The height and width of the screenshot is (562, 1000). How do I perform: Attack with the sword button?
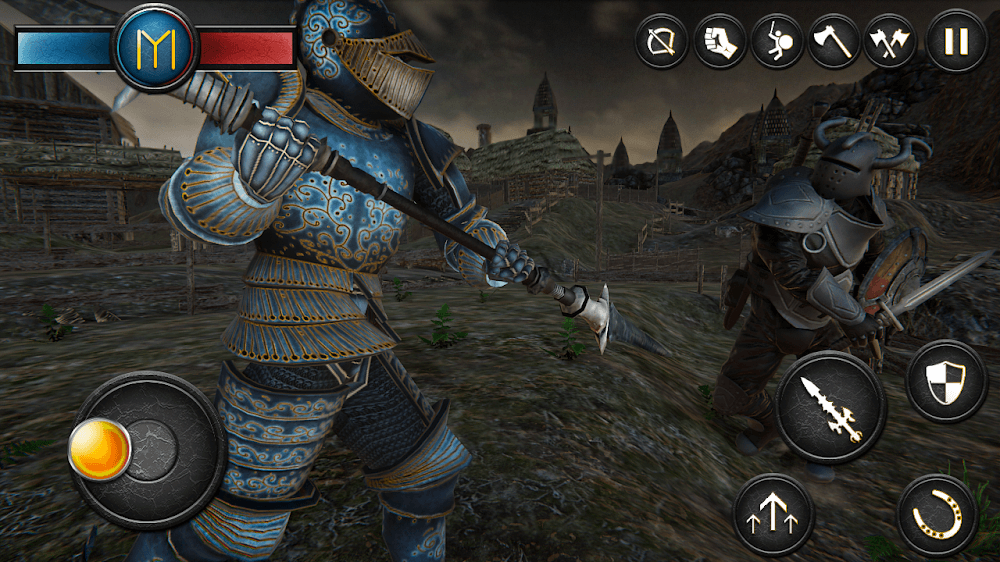click(830, 410)
